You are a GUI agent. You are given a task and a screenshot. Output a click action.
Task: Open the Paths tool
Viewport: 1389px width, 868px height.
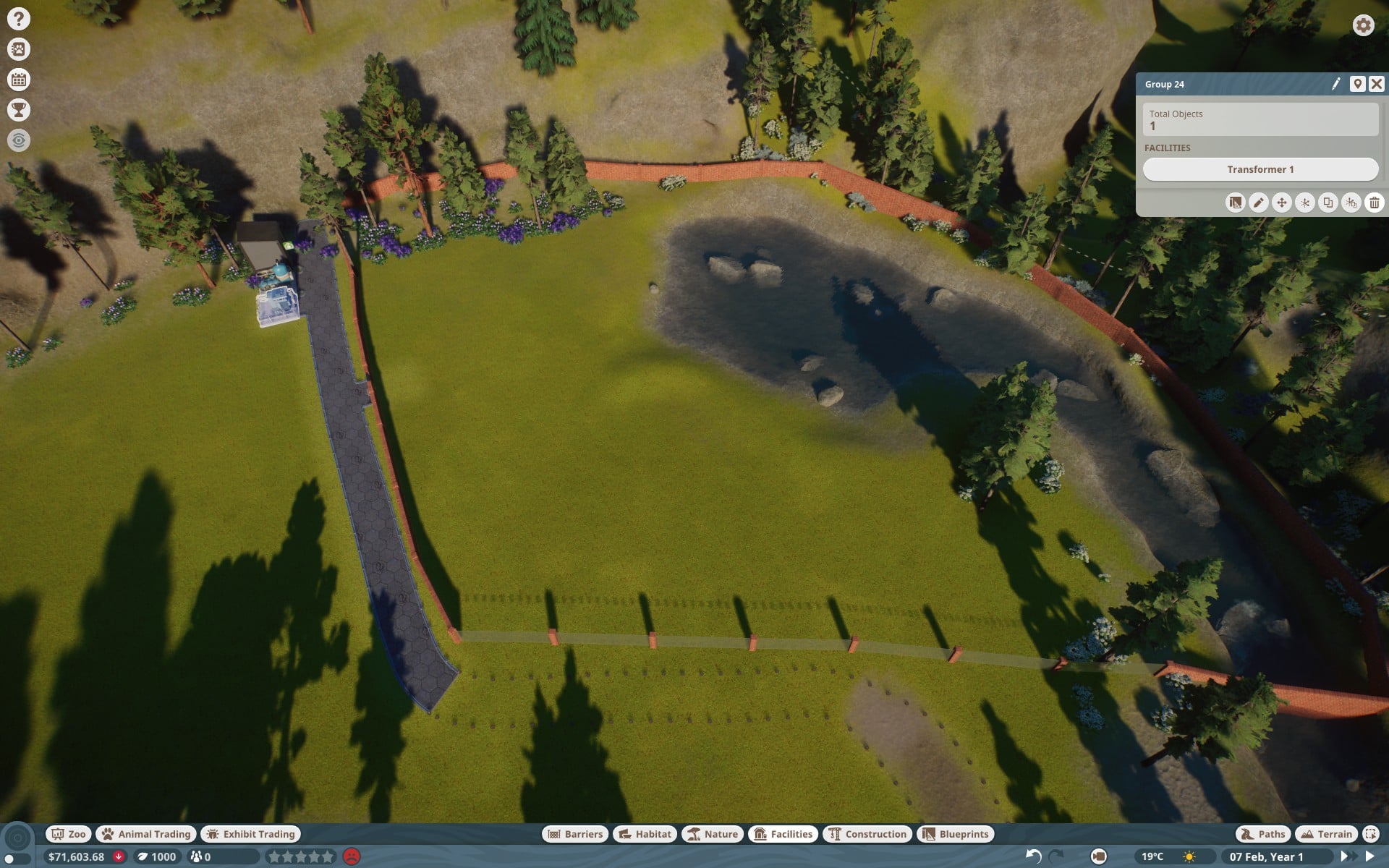coord(1263,834)
